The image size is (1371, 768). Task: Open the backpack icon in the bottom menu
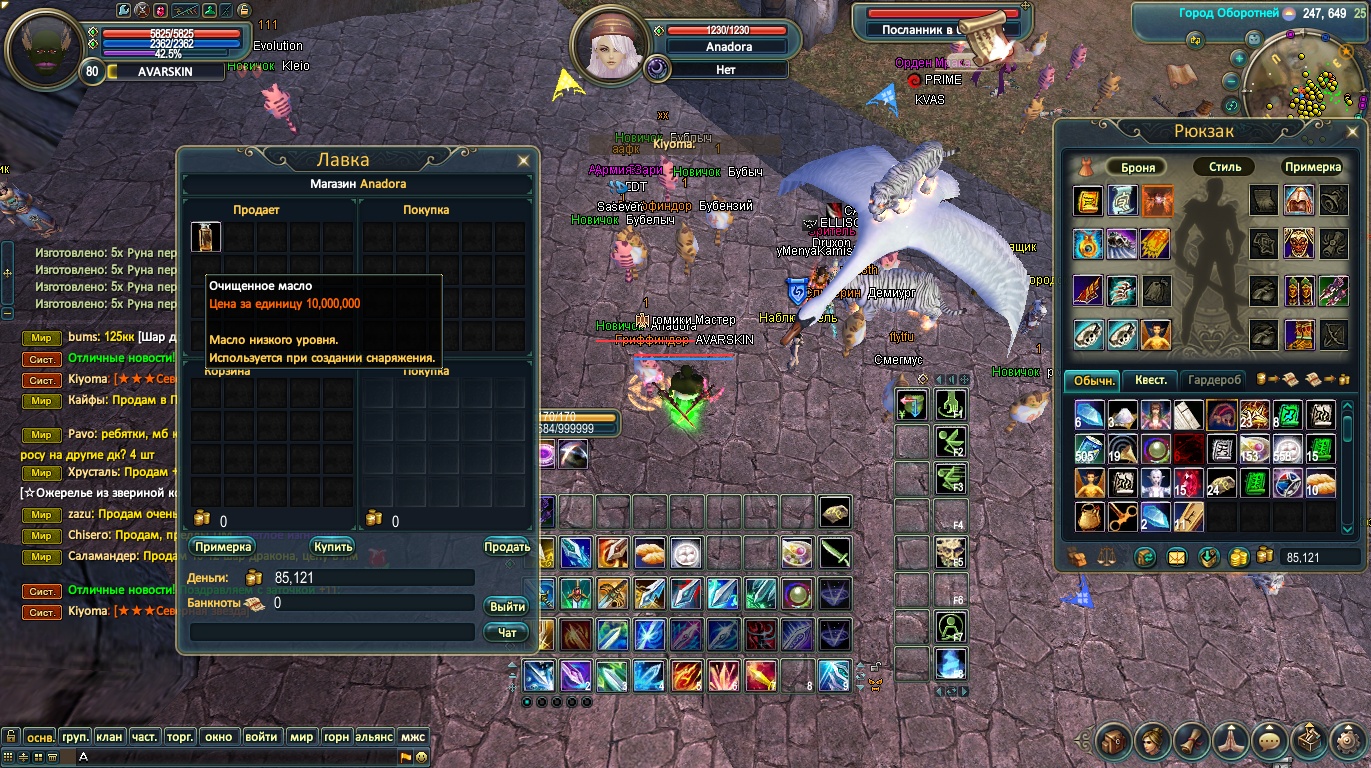point(1113,741)
